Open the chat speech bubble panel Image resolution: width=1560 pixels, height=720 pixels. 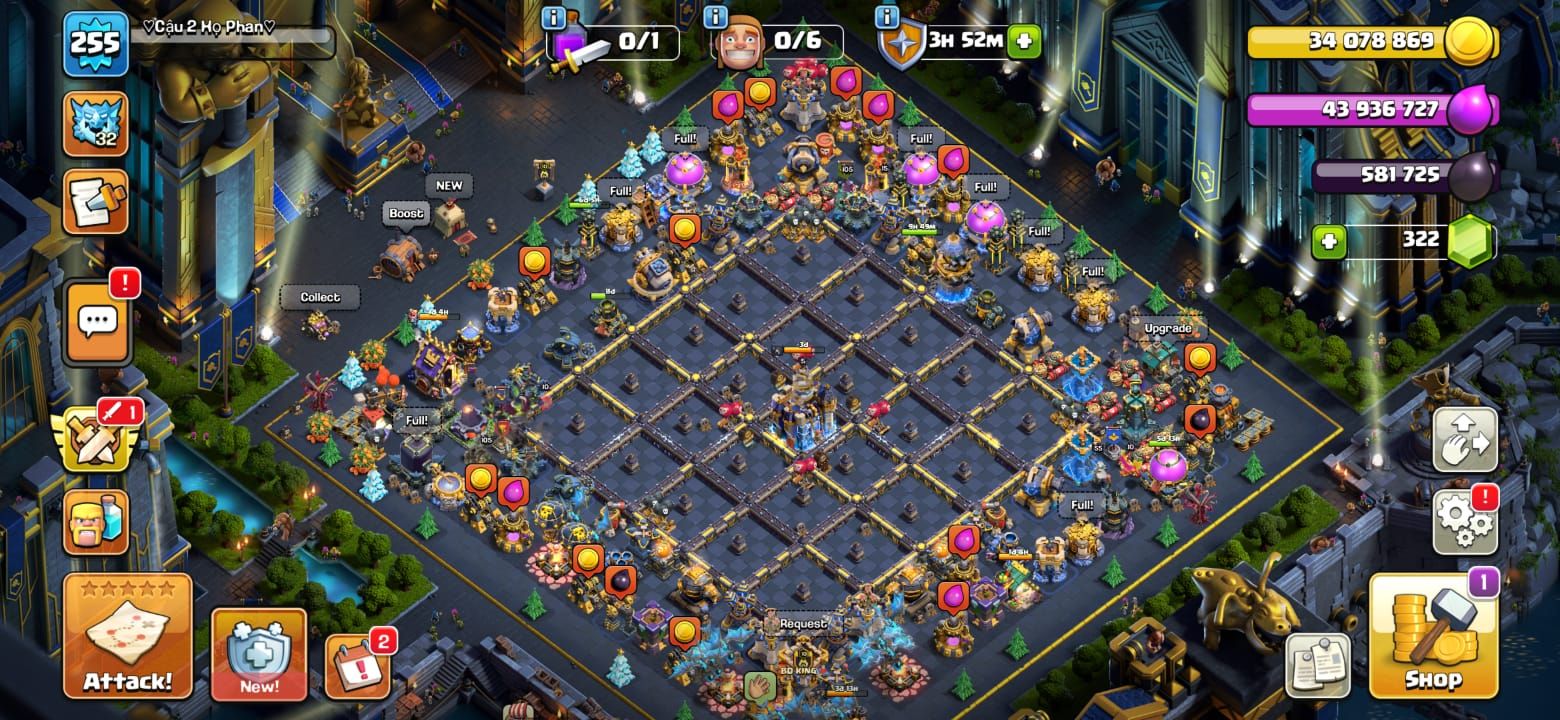pyautogui.click(x=97, y=322)
